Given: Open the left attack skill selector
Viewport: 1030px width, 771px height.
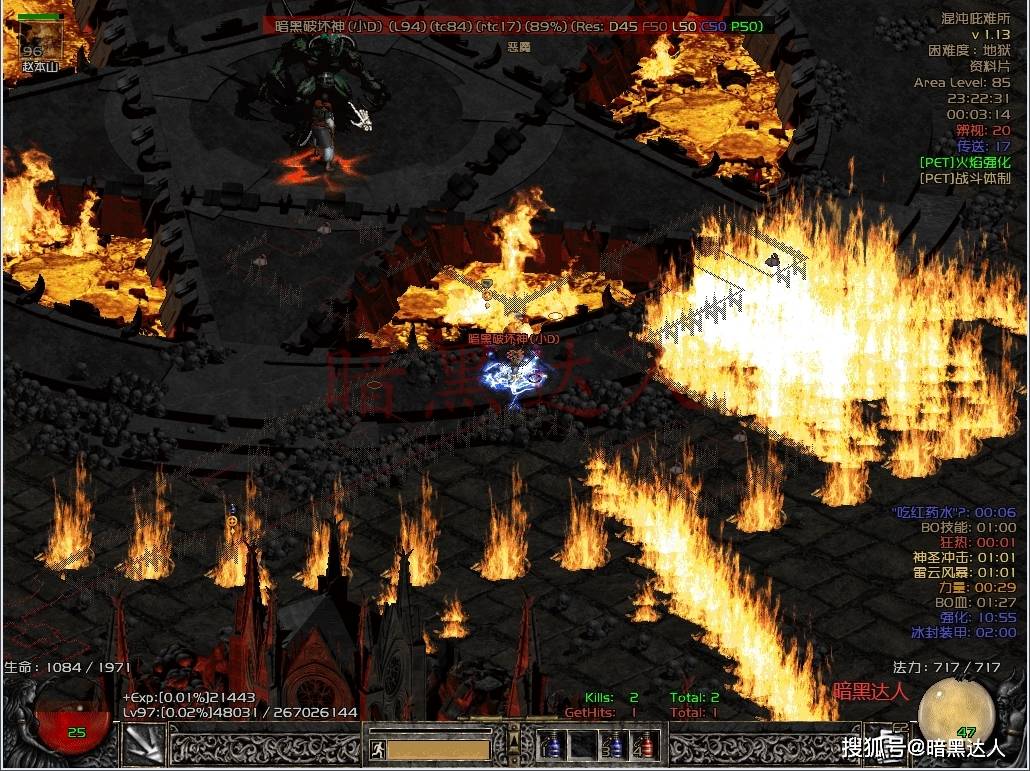Looking at the screenshot, I should coord(142,744).
